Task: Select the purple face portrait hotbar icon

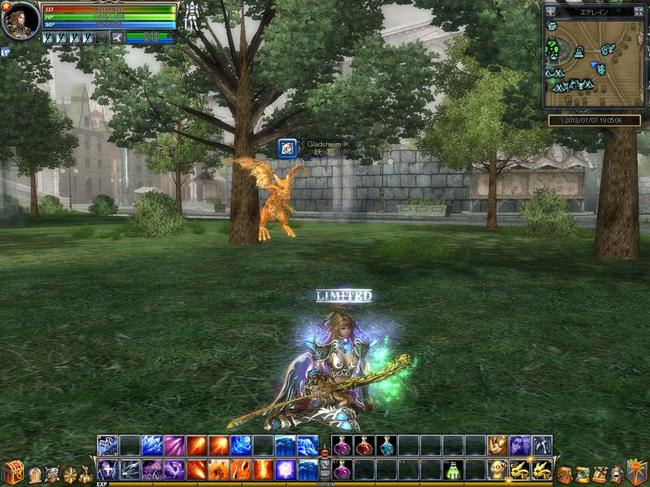Action: [519, 446]
